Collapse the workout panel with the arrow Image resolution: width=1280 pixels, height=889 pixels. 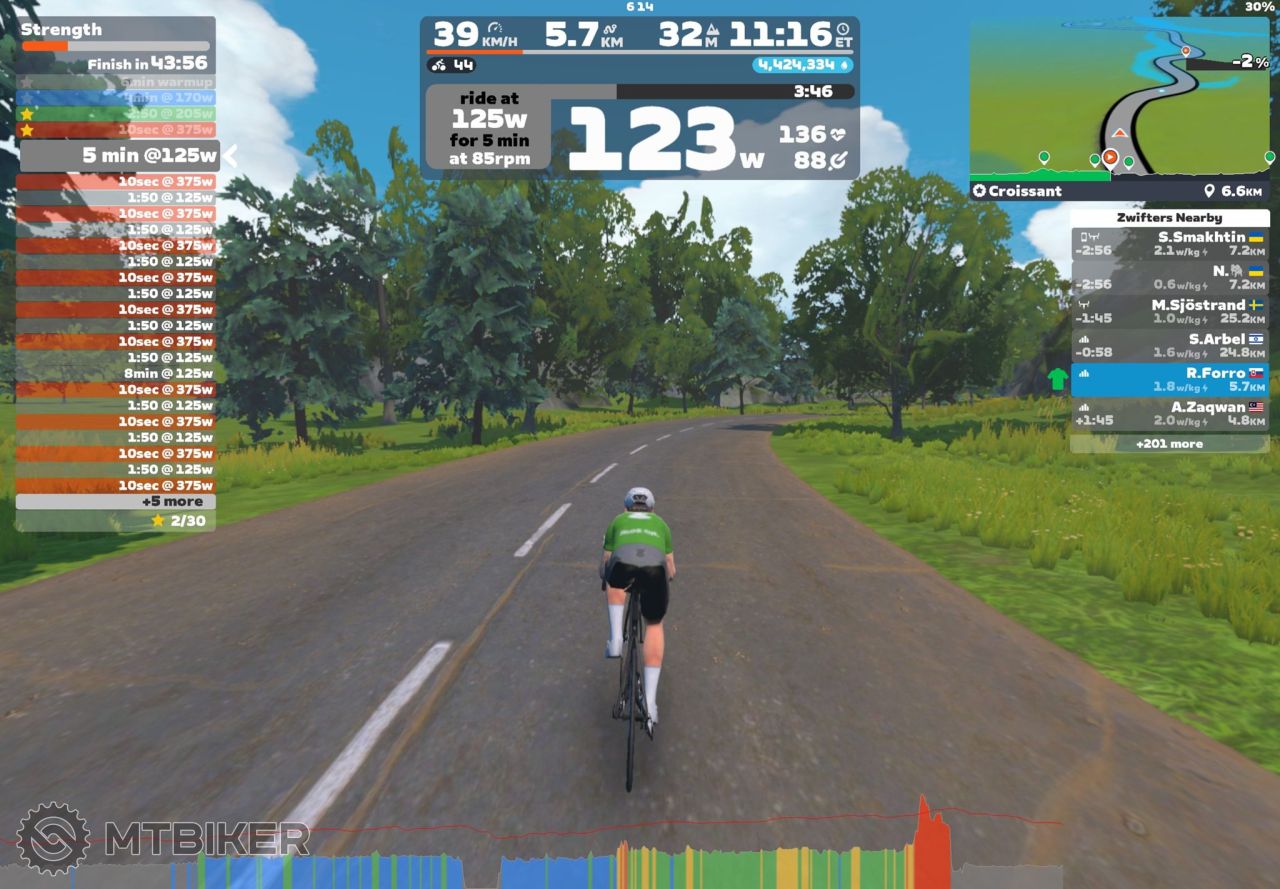point(230,155)
